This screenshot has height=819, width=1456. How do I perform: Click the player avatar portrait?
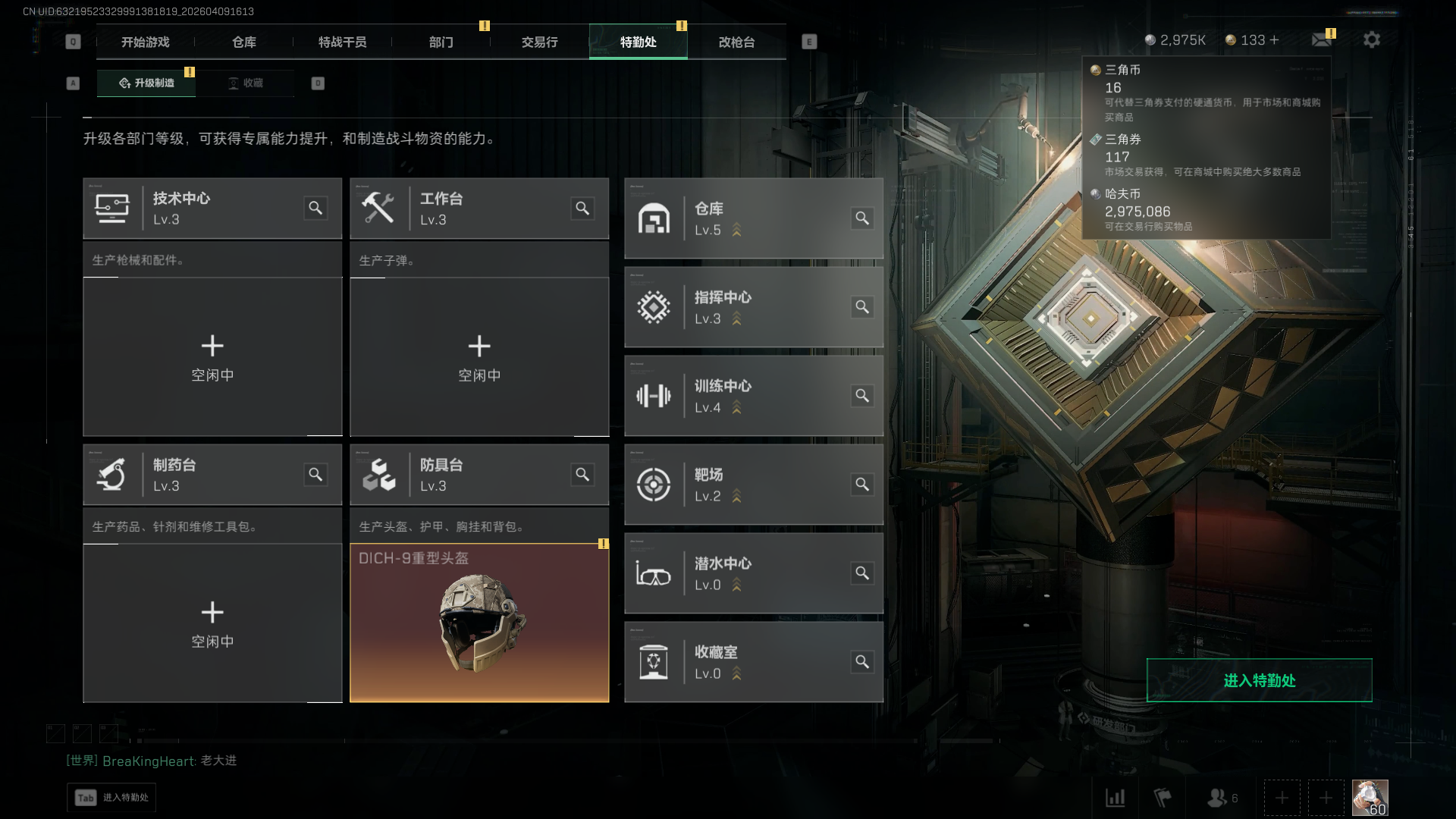pos(1370,798)
